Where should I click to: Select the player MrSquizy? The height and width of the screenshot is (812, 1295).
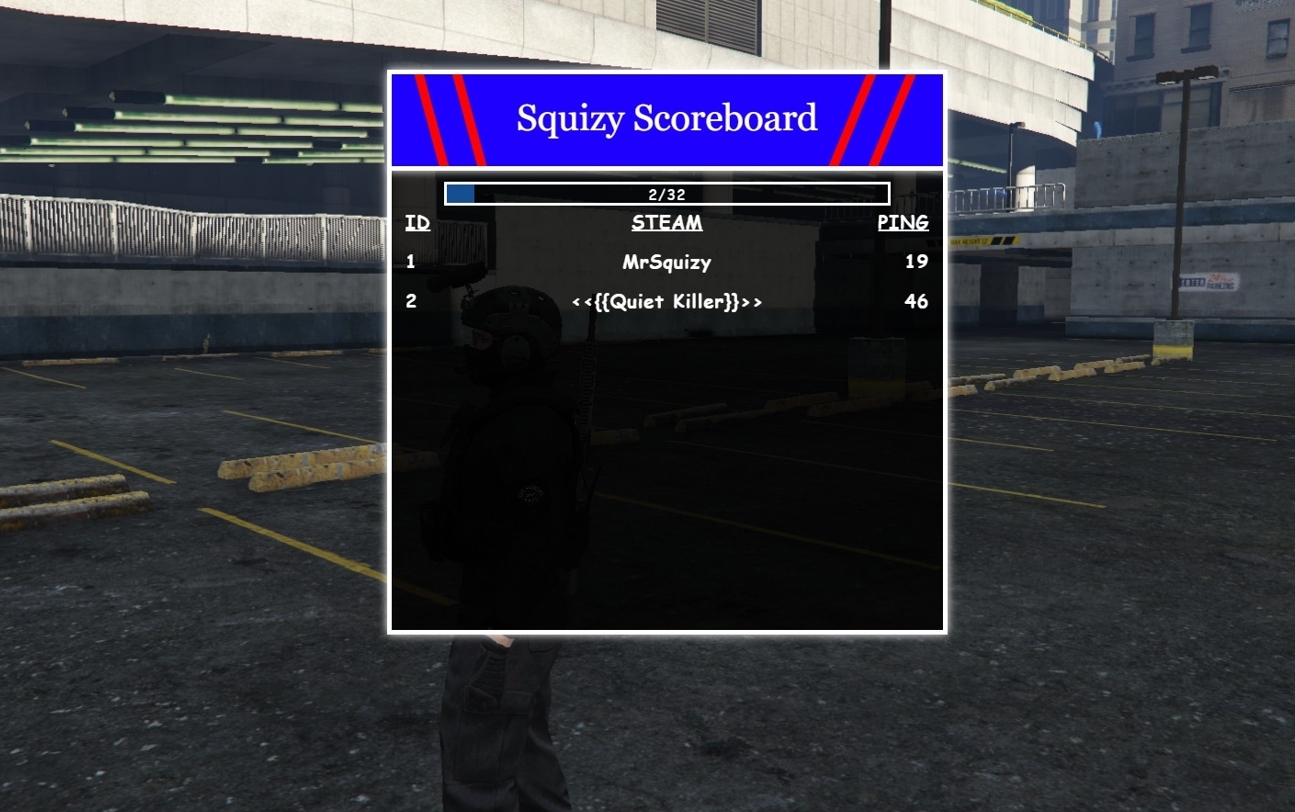666,261
